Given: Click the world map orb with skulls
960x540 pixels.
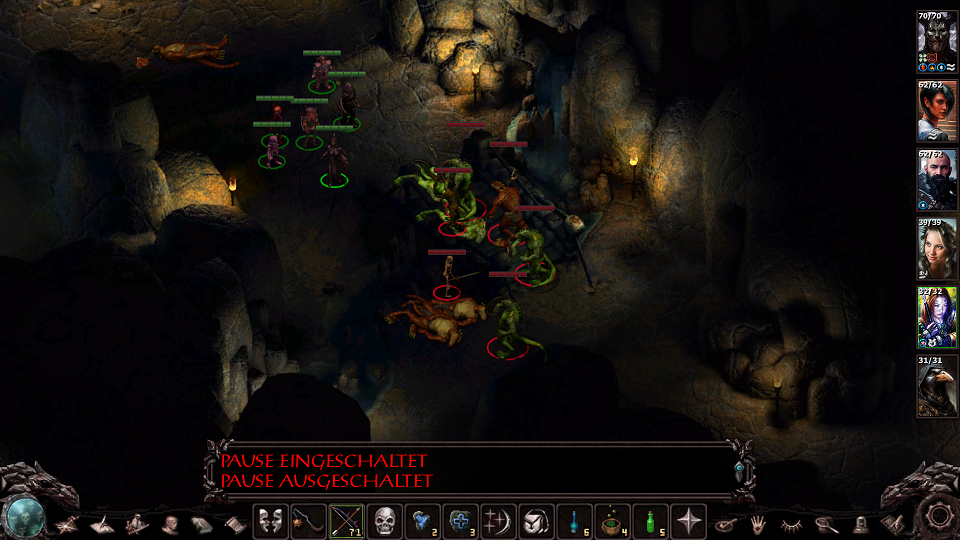Looking at the screenshot, I should tap(23, 516).
